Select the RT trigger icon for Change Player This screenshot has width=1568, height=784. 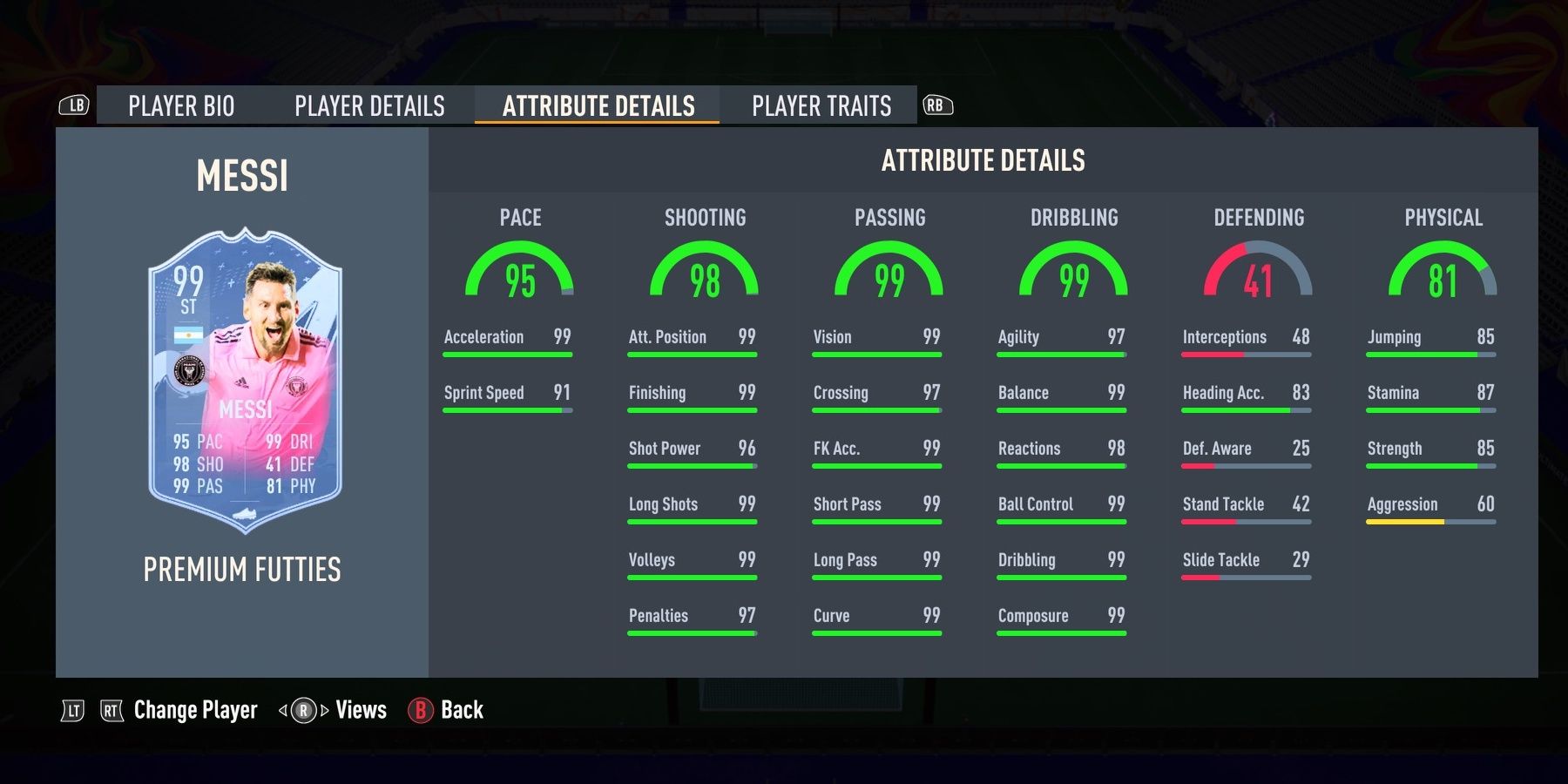point(110,710)
